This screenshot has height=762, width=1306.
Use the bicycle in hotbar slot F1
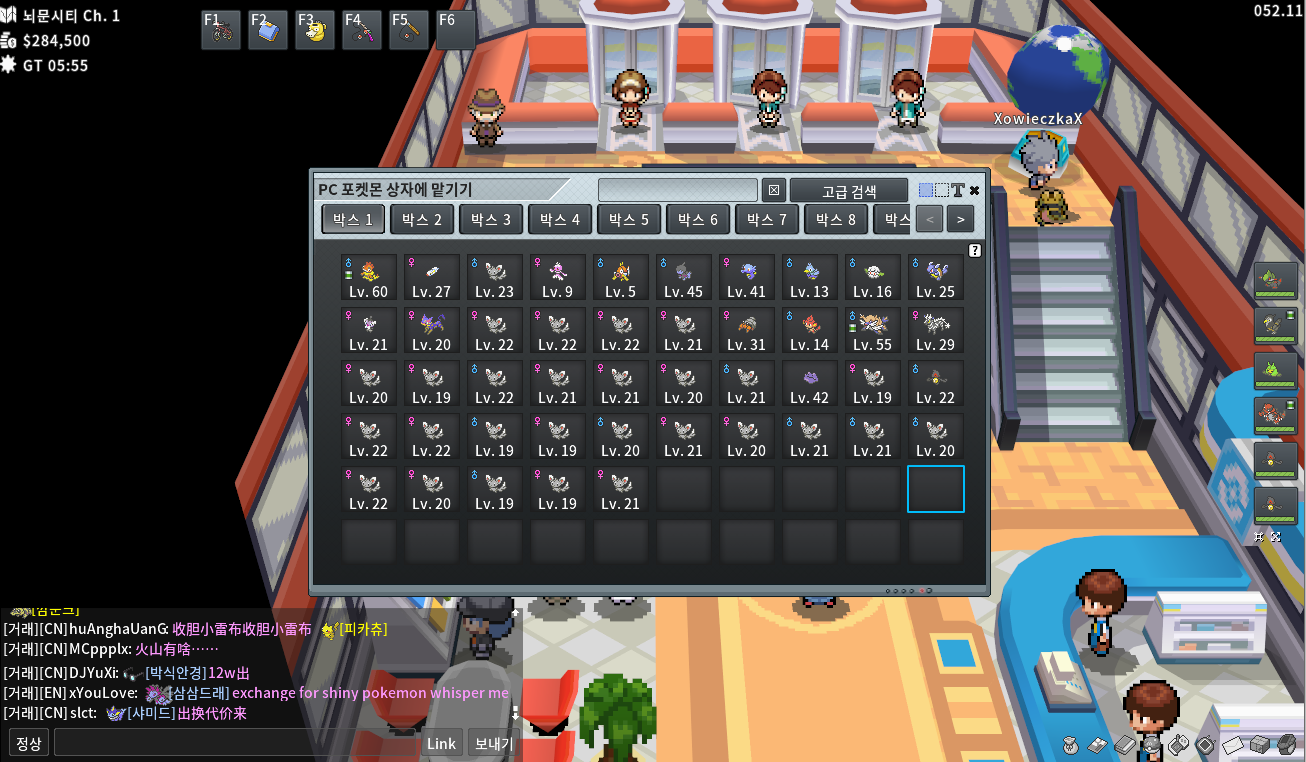tap(220, 31)
